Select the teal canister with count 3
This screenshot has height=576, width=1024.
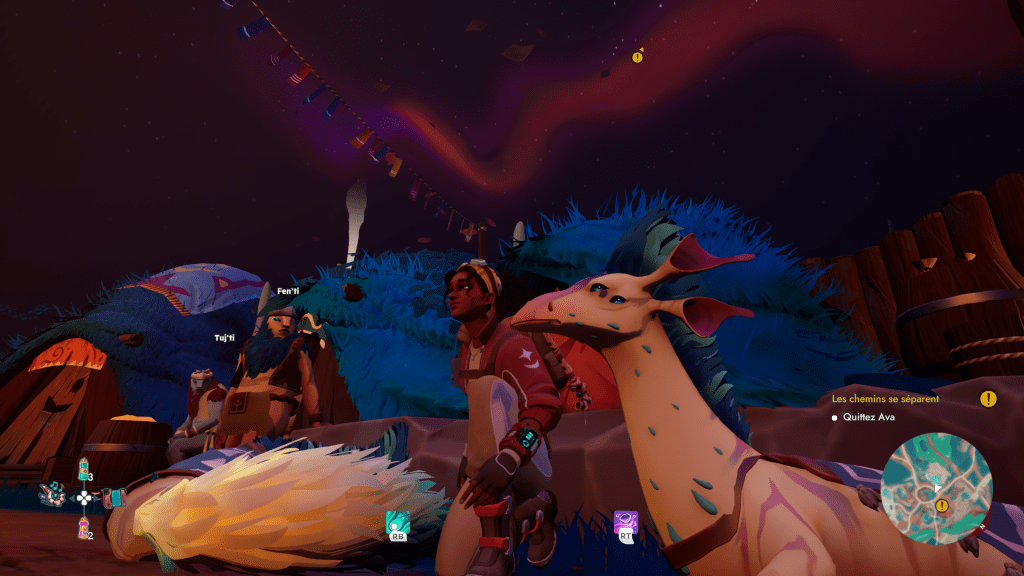(x=85, y=469)
